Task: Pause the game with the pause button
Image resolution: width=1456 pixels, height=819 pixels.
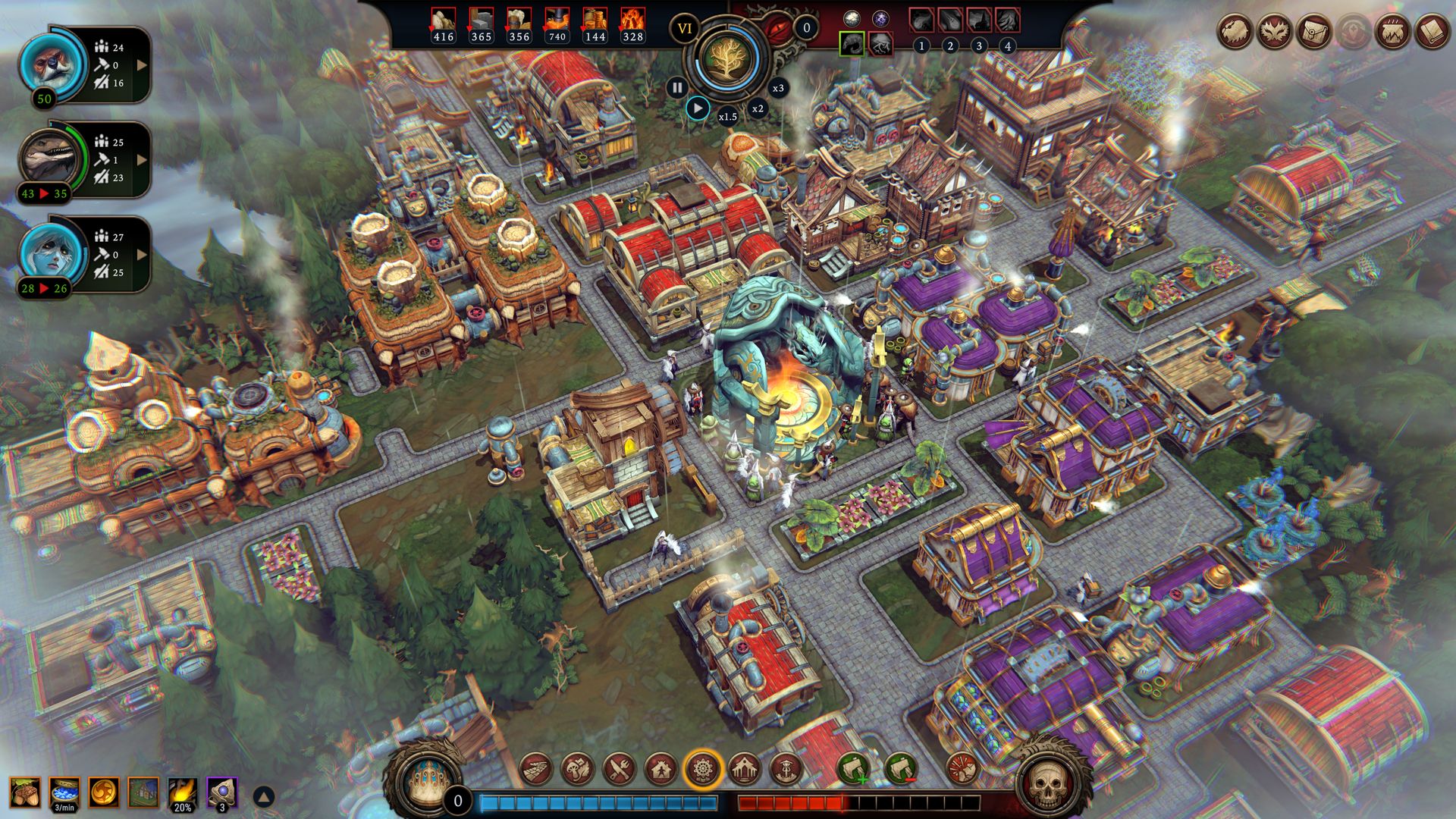Action: pos(677,88)
